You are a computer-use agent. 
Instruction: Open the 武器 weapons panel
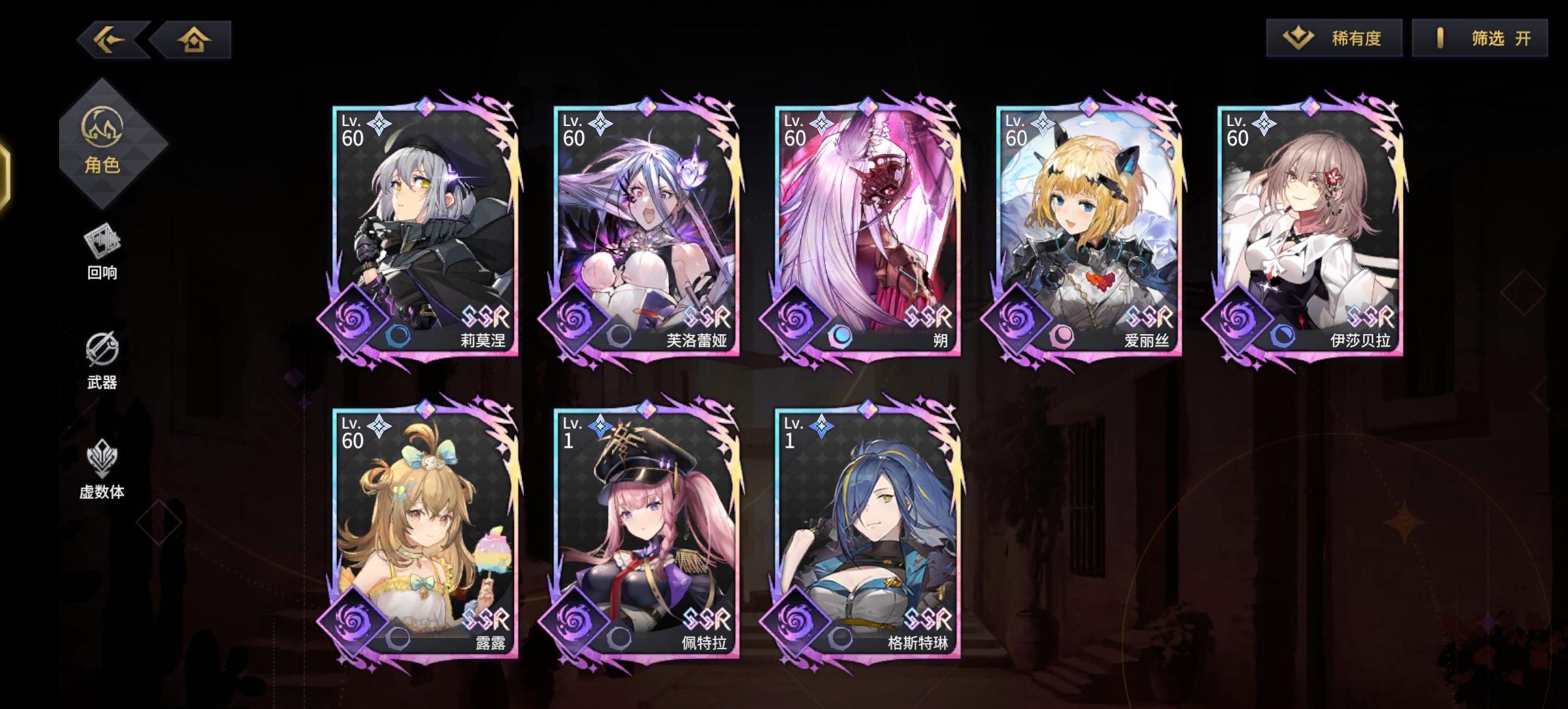tap(104, 355)
